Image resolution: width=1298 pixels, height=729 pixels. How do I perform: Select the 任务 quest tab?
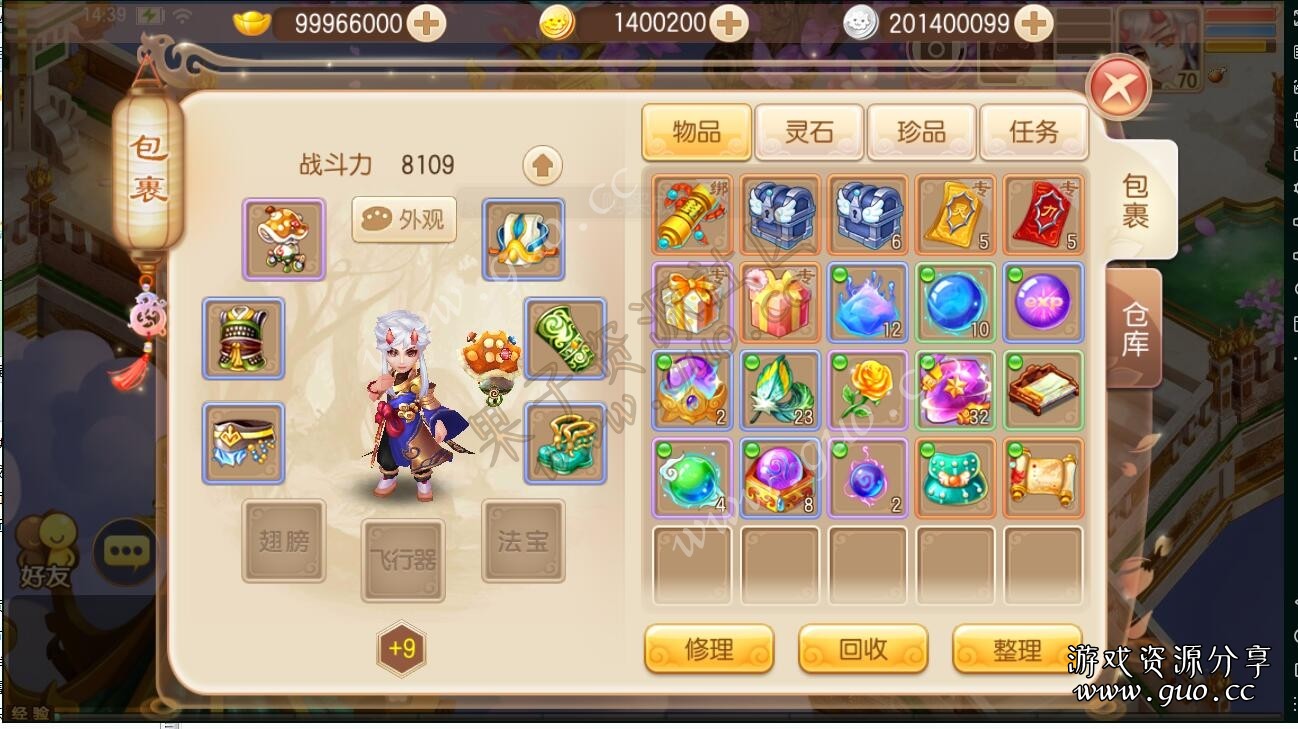[x=1034, y=131]
